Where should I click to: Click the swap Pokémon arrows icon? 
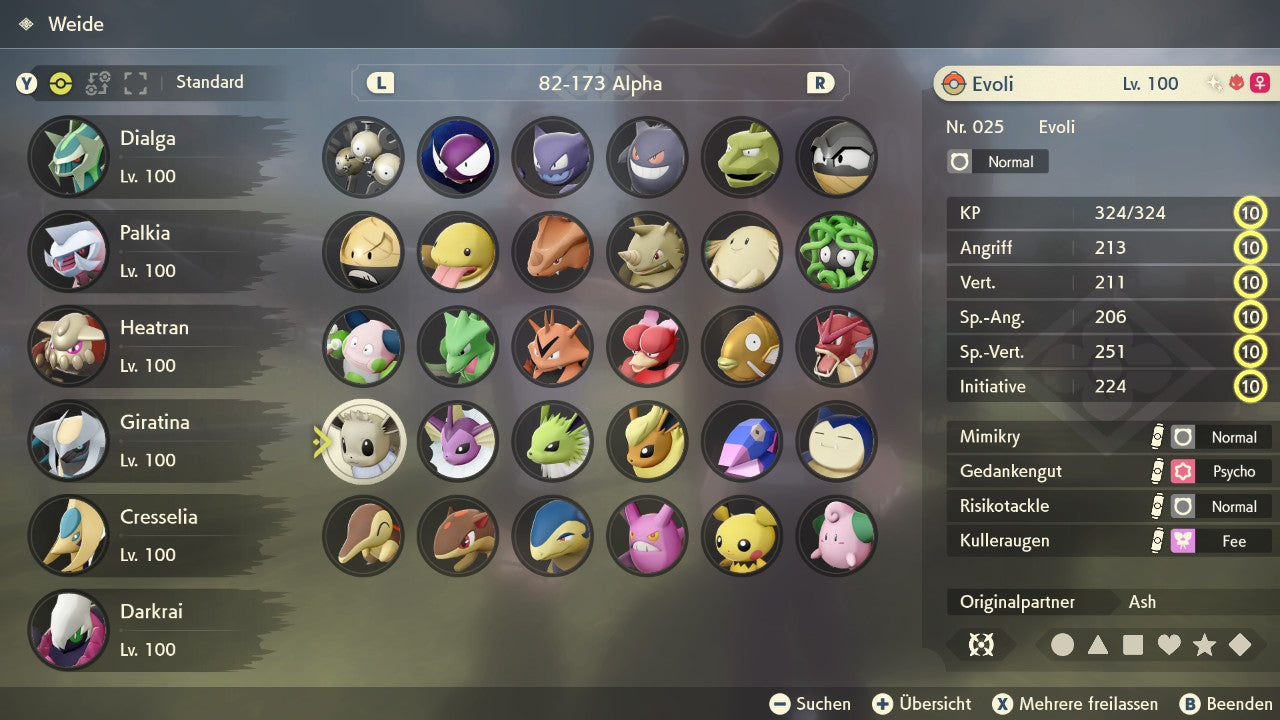97,84
